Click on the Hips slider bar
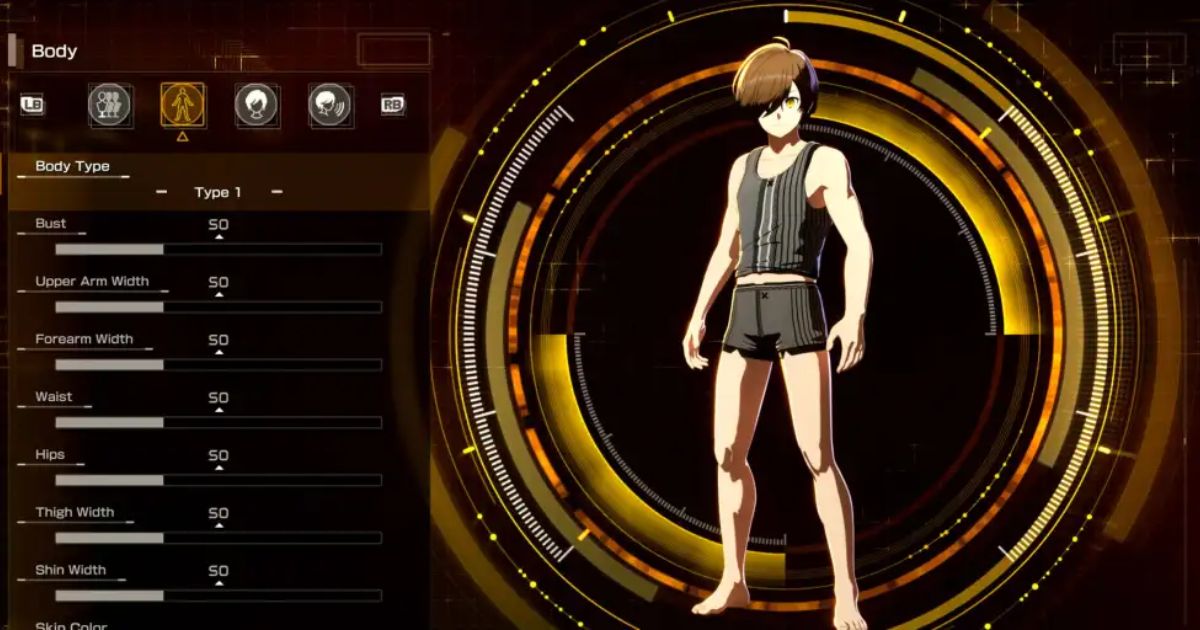Image resolution: width=1200 pixels, height=630 pixels. point(218,480)
